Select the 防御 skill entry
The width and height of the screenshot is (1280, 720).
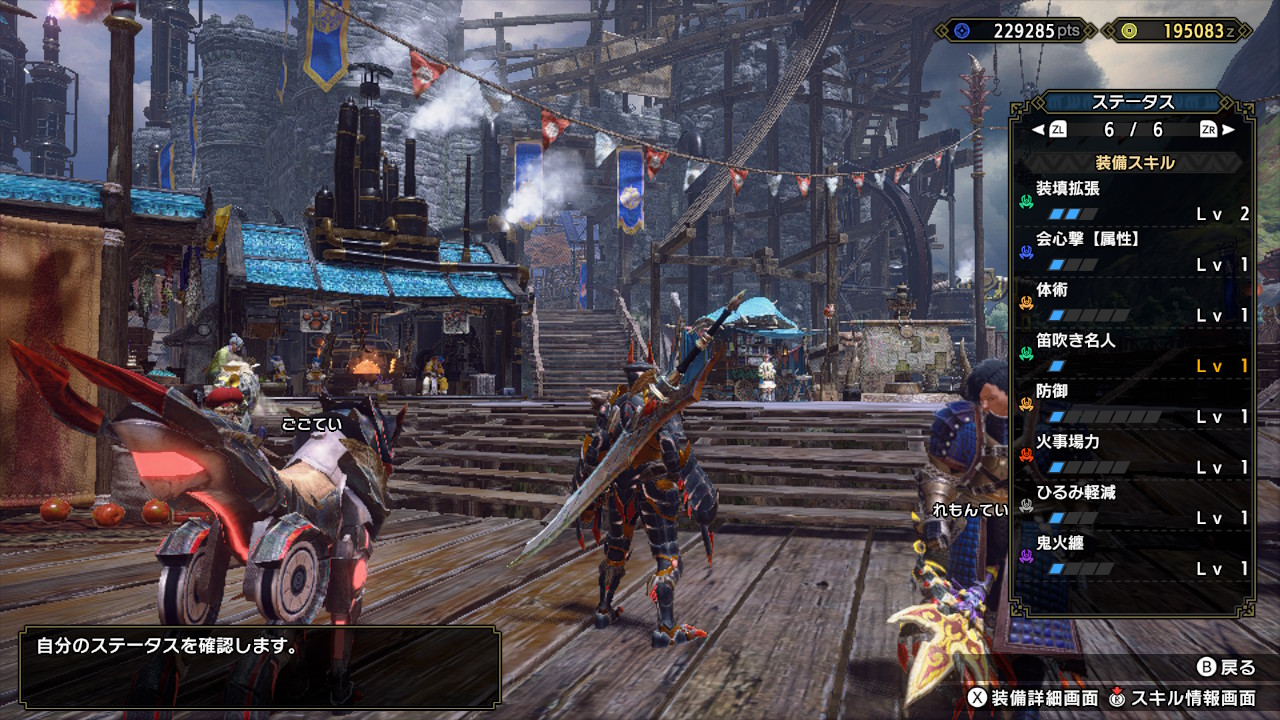point(1134,404)
